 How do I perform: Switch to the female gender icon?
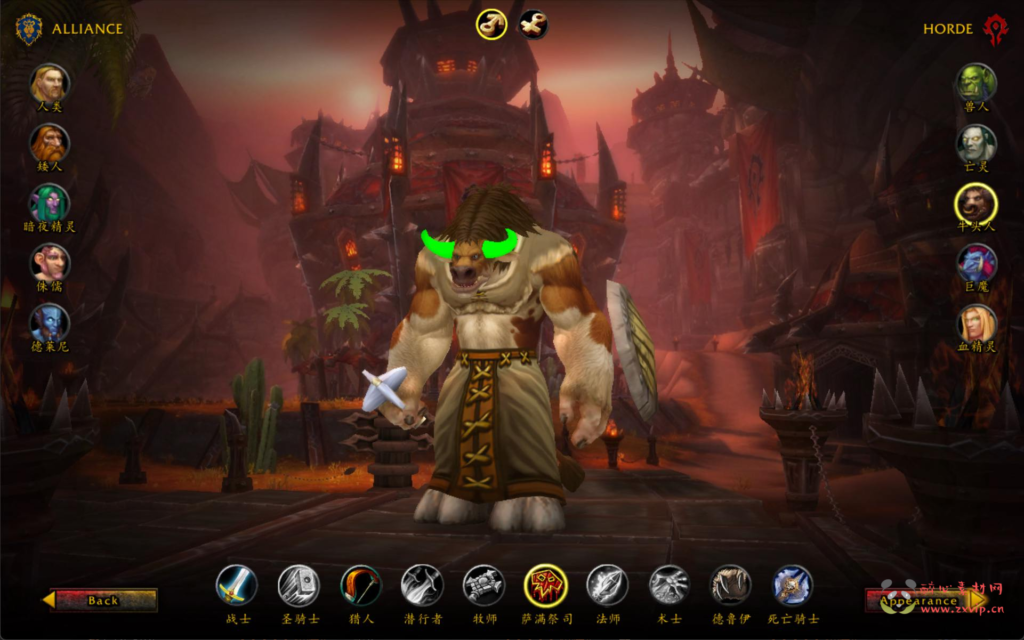click(x=533, y=24)
